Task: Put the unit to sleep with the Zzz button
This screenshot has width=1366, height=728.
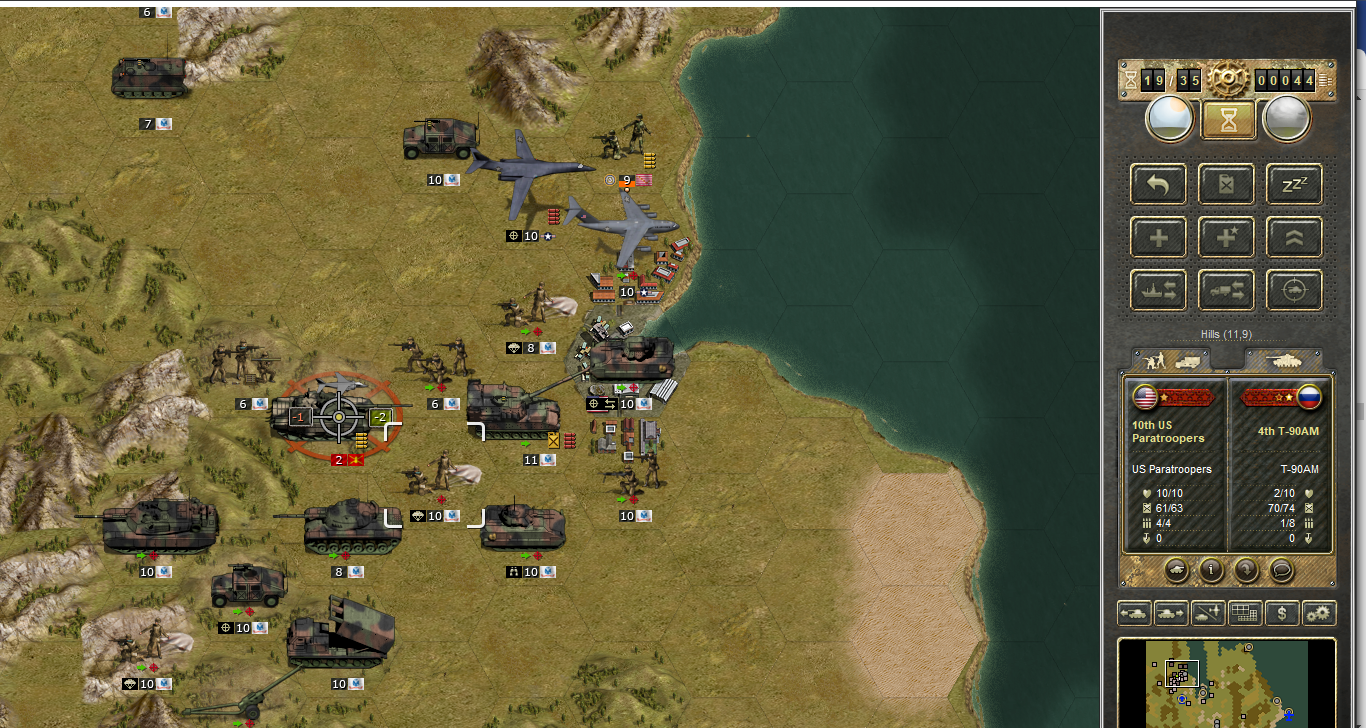Action: pos(1294,184)
